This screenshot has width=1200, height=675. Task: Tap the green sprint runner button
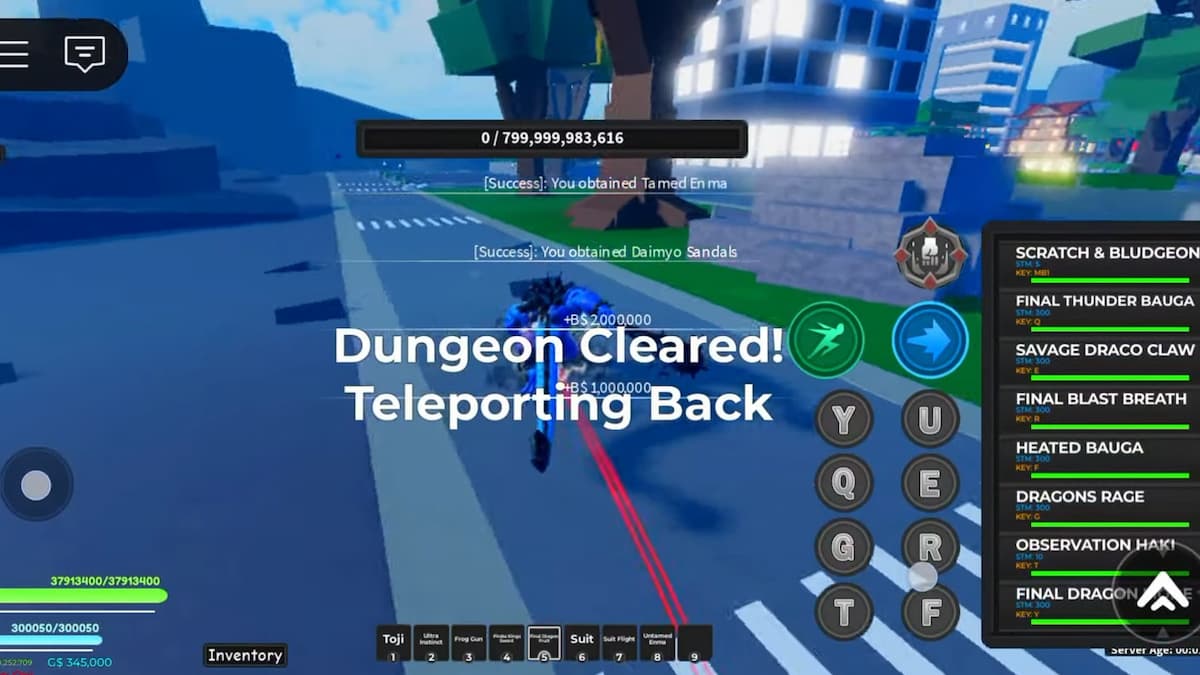point(826,340)
